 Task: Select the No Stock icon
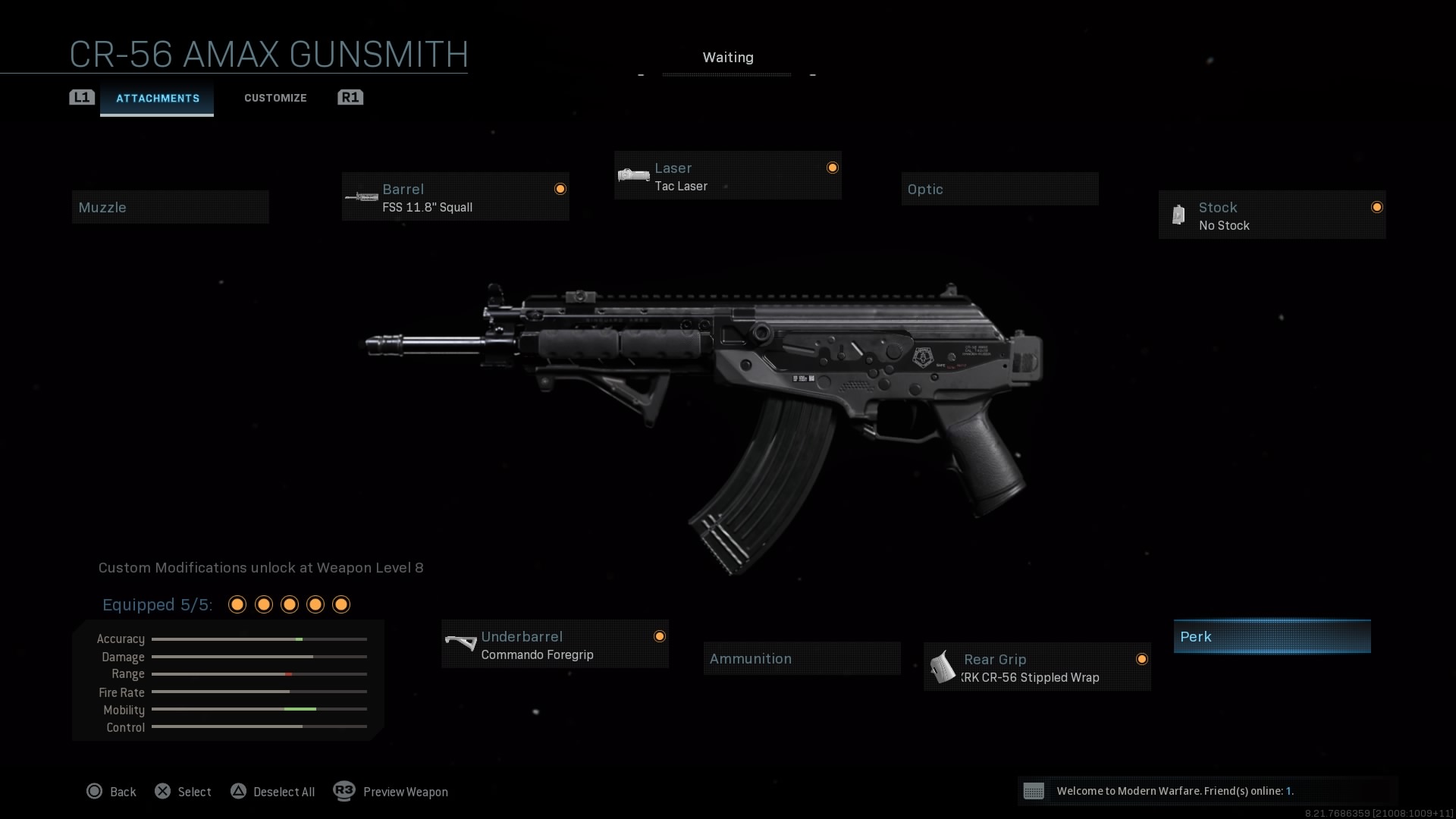(x=1178, y=215)
